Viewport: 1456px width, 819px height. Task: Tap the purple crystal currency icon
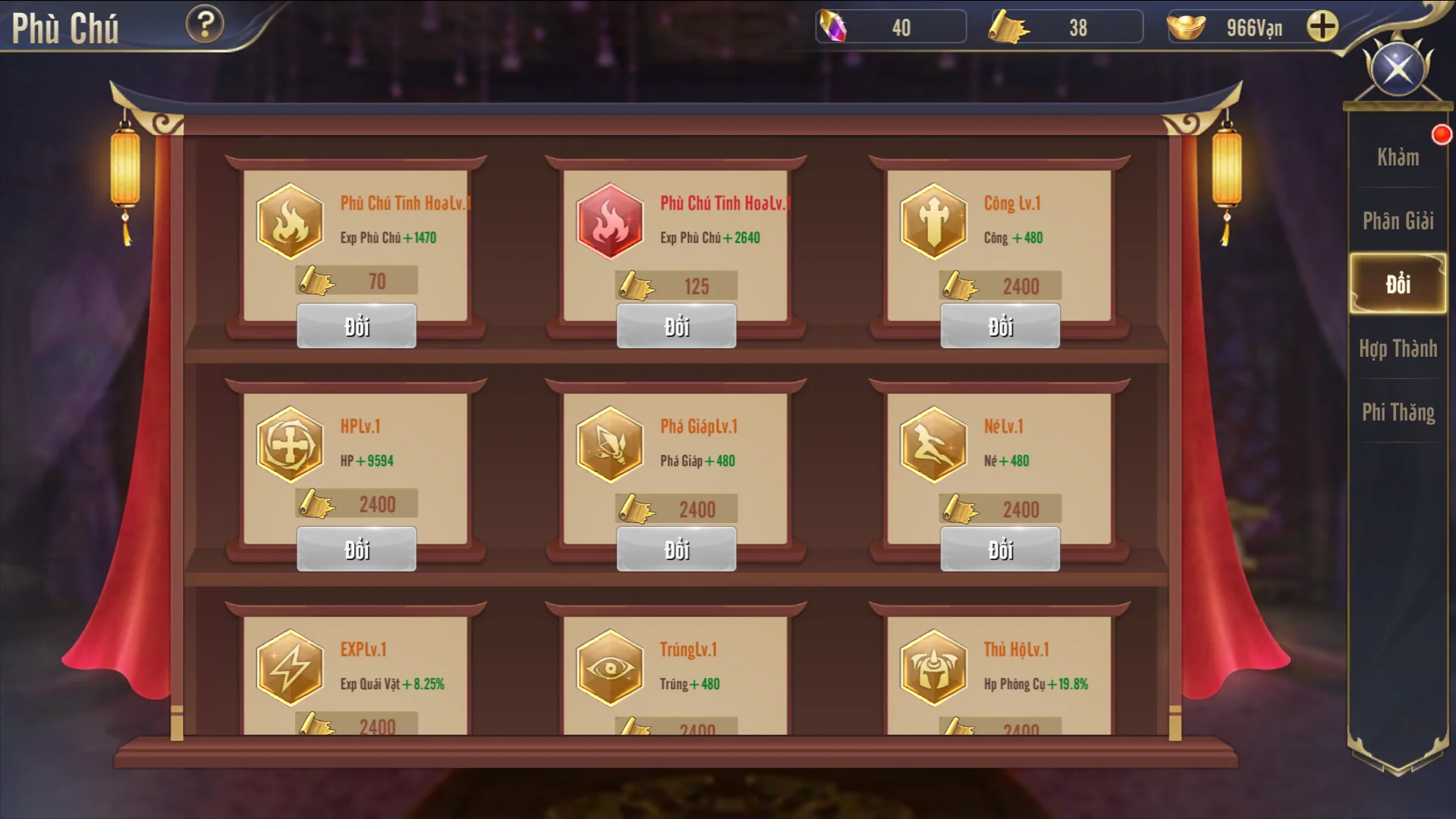point(834,27)
